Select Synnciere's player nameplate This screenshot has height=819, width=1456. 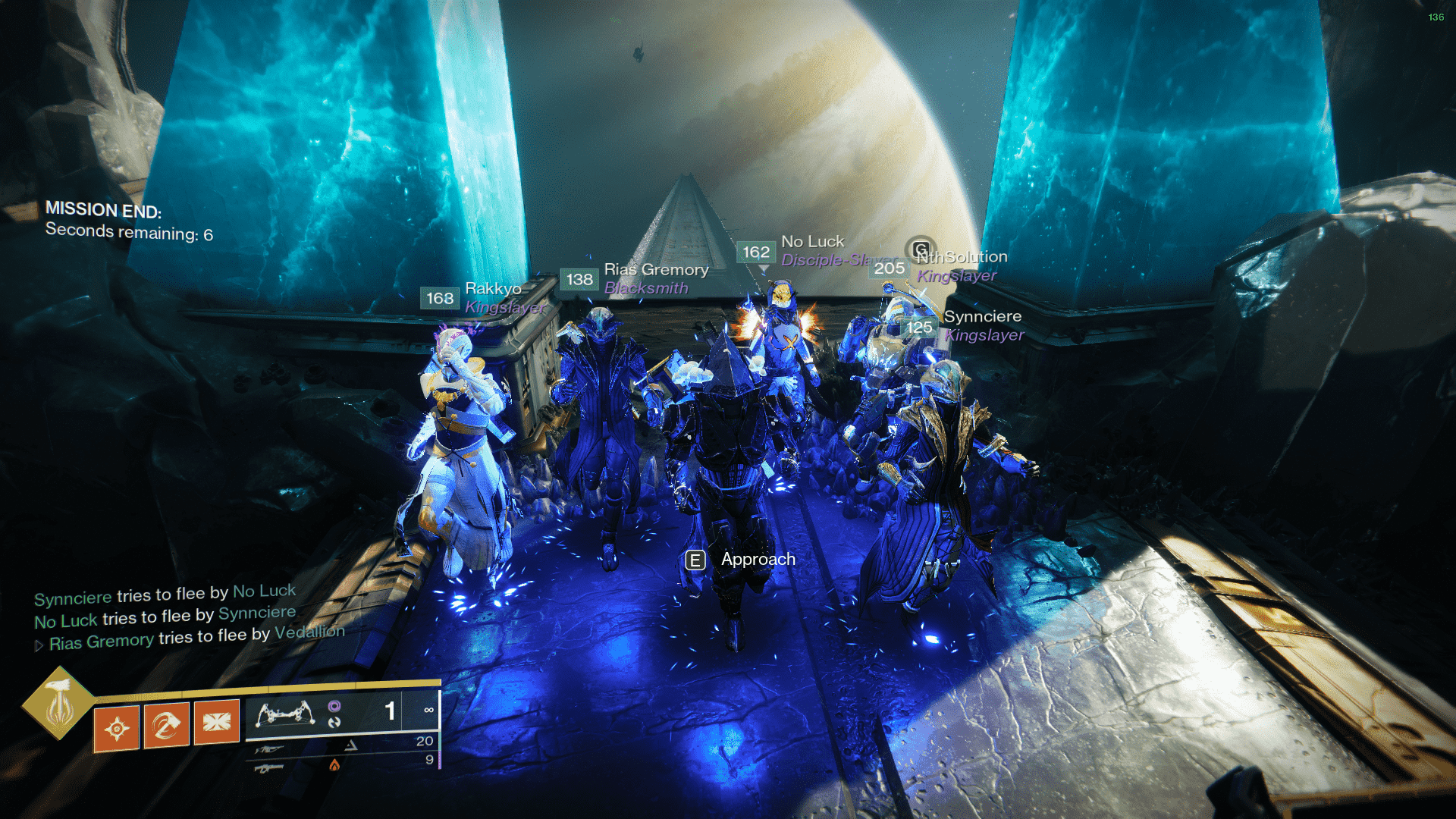982,317
